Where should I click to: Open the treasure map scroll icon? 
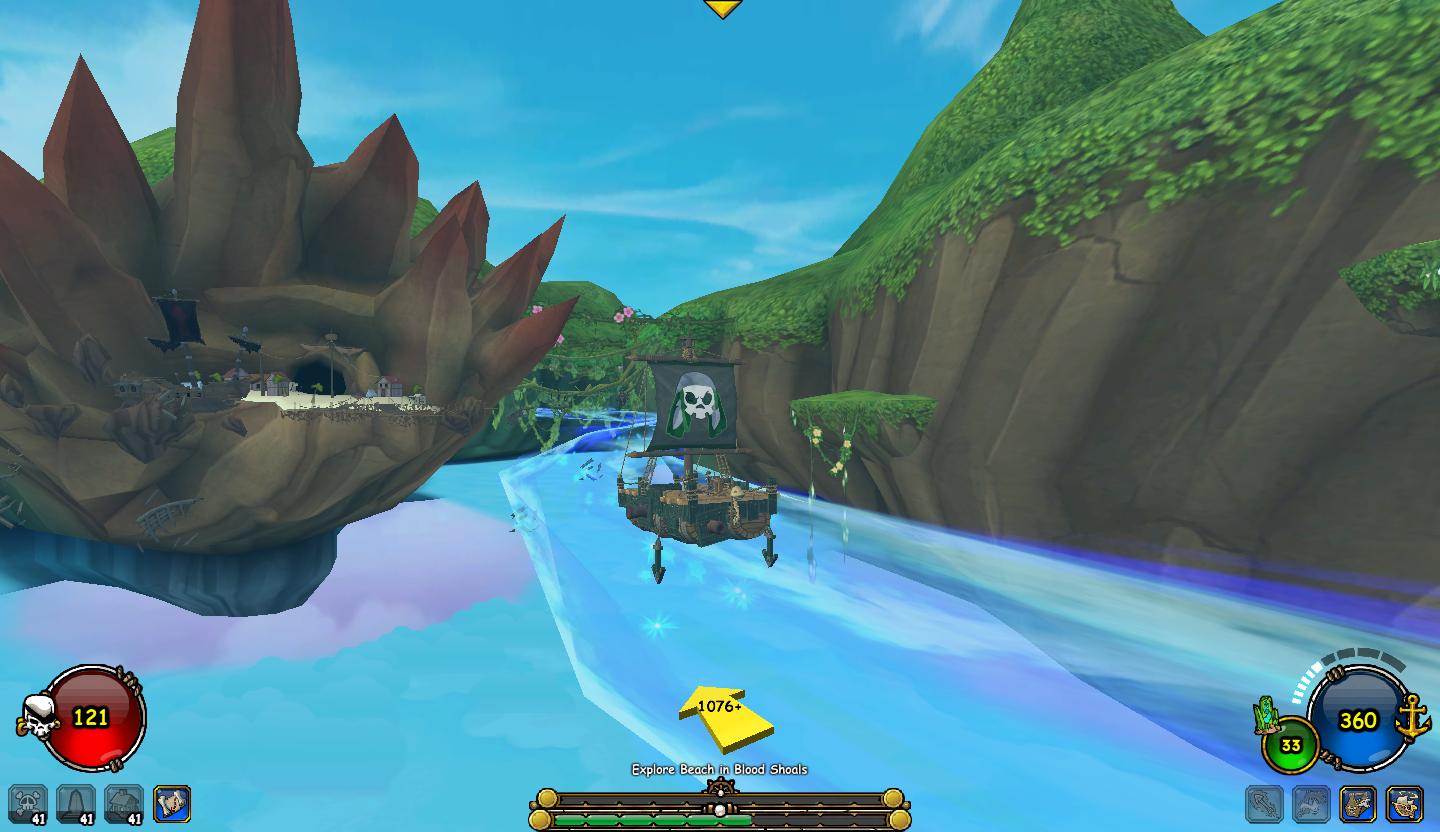171,804
